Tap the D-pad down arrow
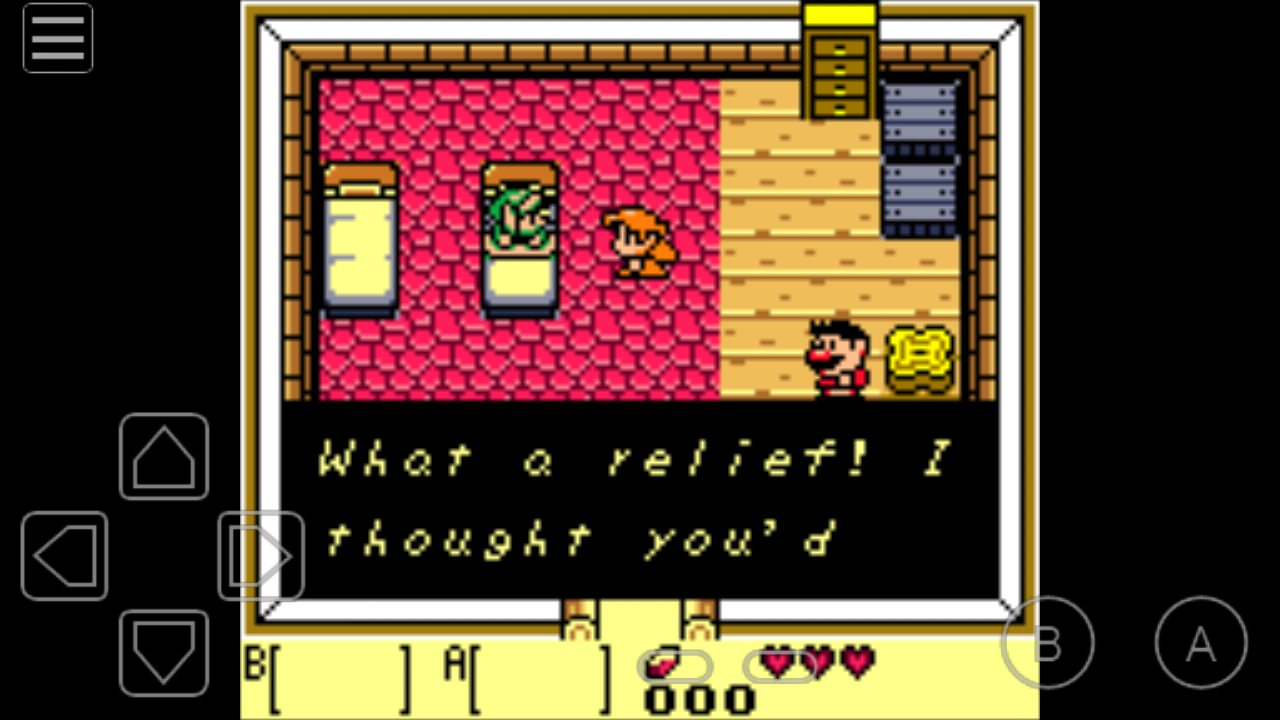The width and height of the screenshot is (1280, 720). (163, 655)
